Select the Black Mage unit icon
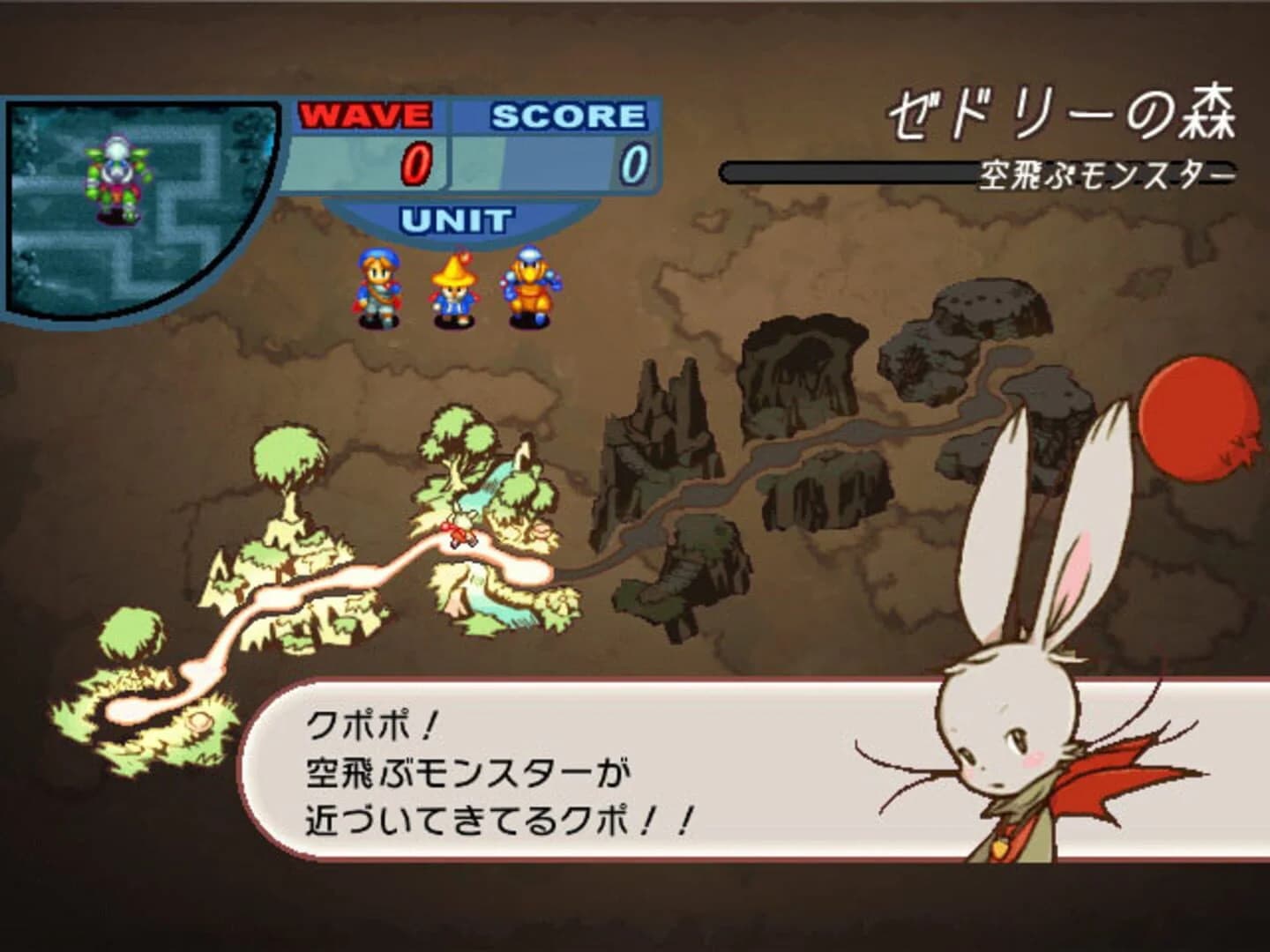Image resolution: width=1270 pixels, height=952 pixels. 452,284
